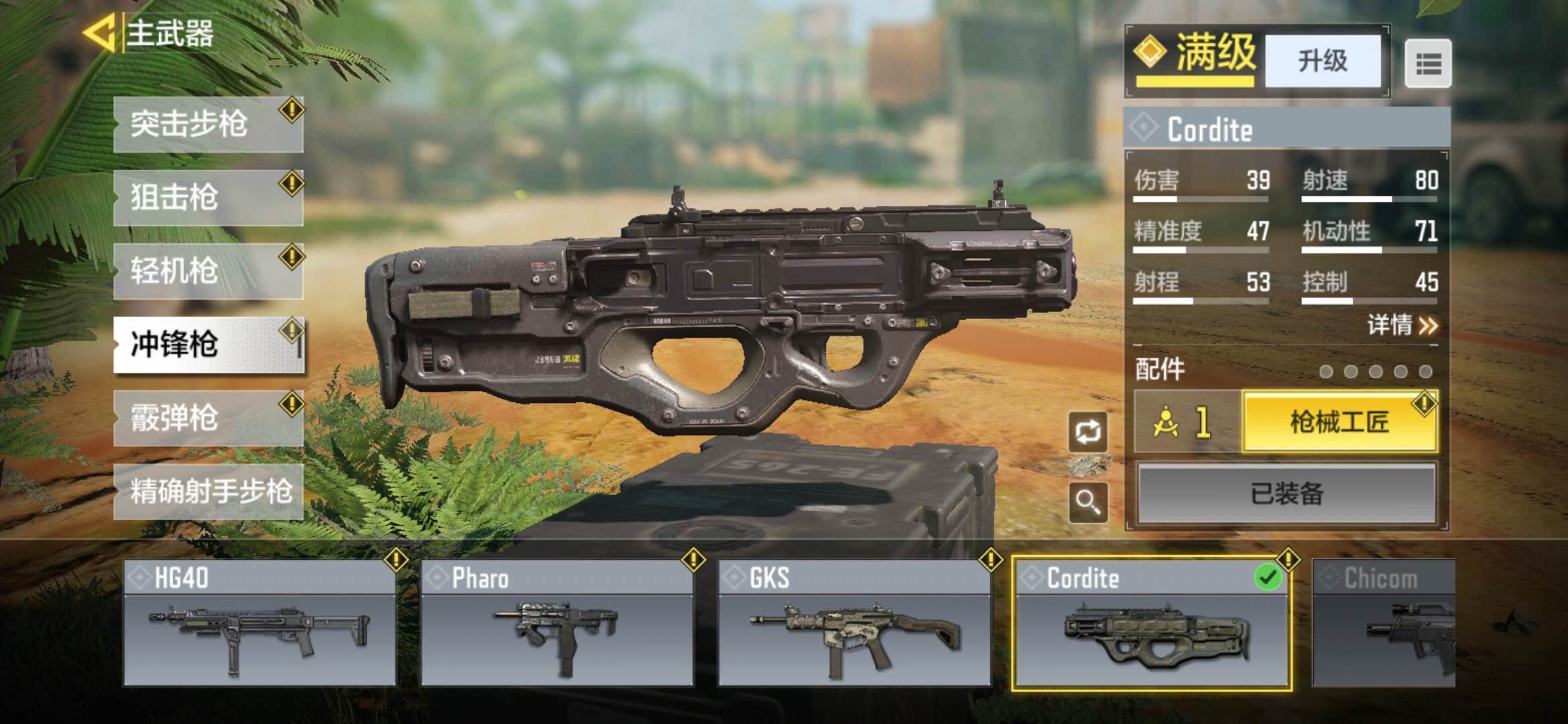
Task: Select gunsmith loadout slot 1
Action: coord(1186,422)
